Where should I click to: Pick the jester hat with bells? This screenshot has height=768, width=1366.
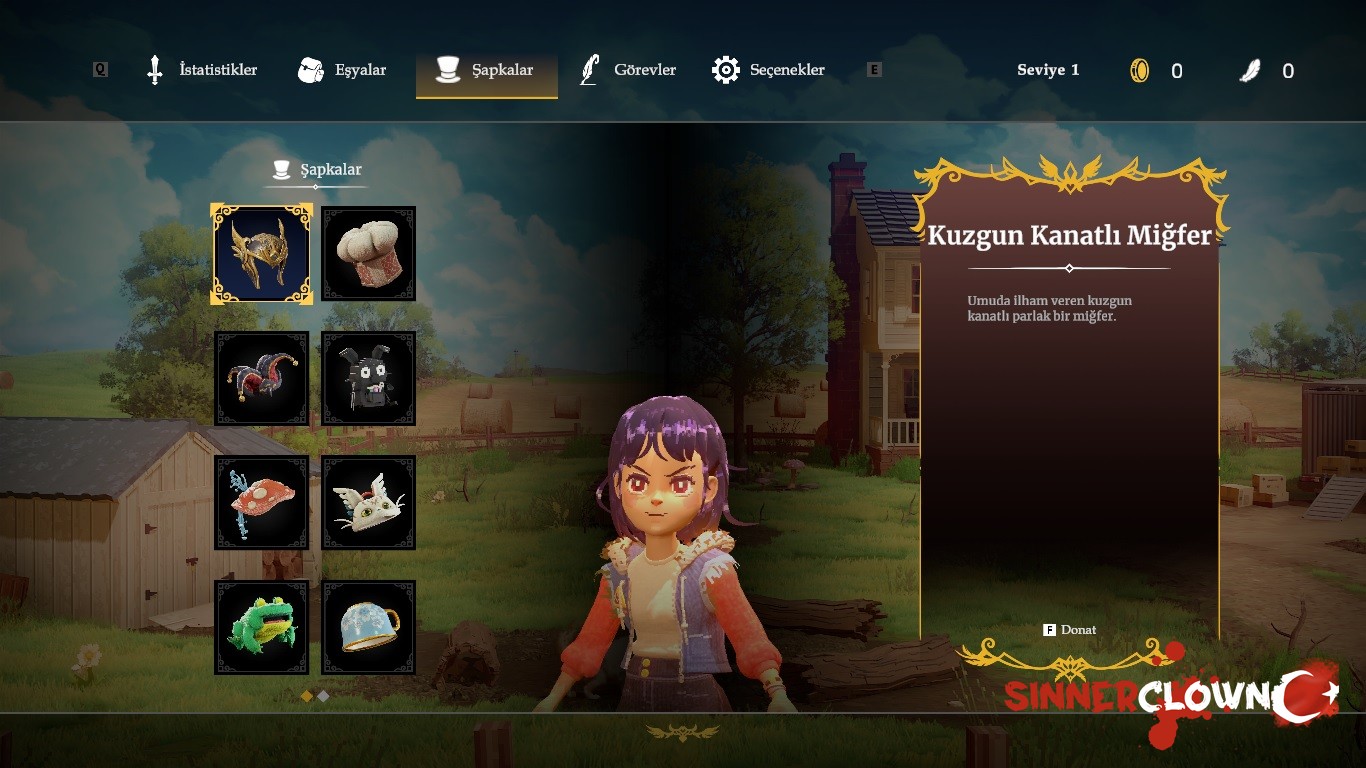coord(262,379)
